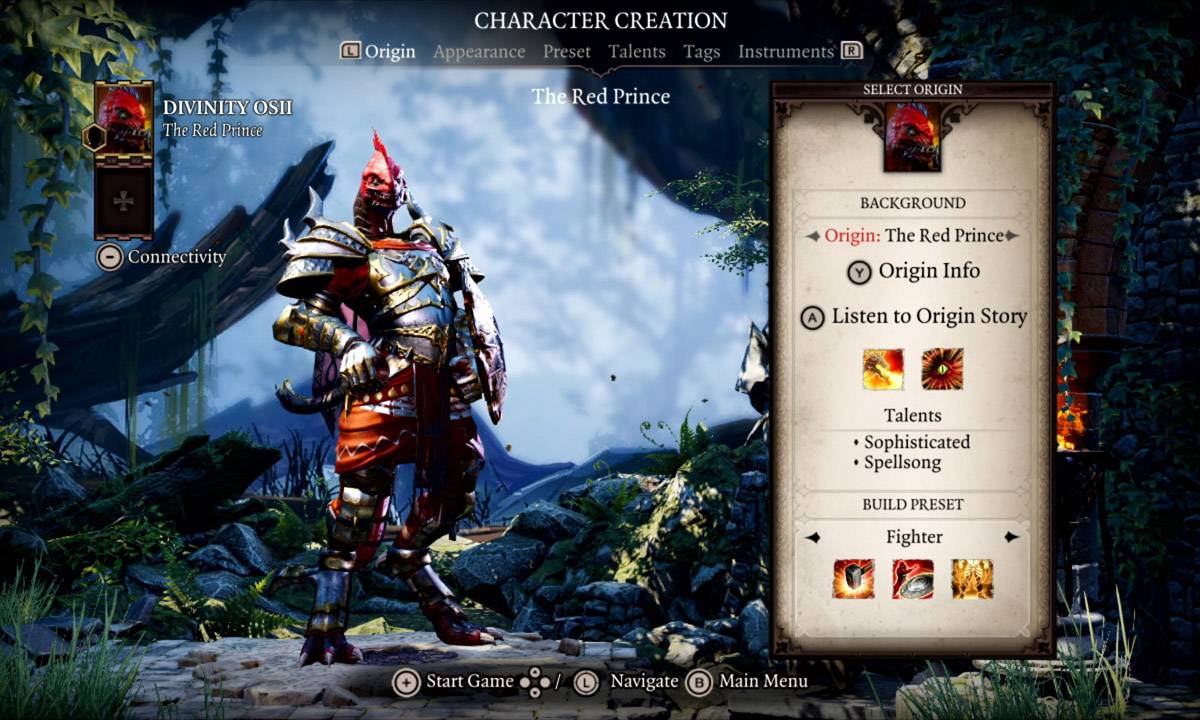Go to the Talents tab
This screenshot has width=1200, height=720.
pyautogui.click(x=637, y=52)
